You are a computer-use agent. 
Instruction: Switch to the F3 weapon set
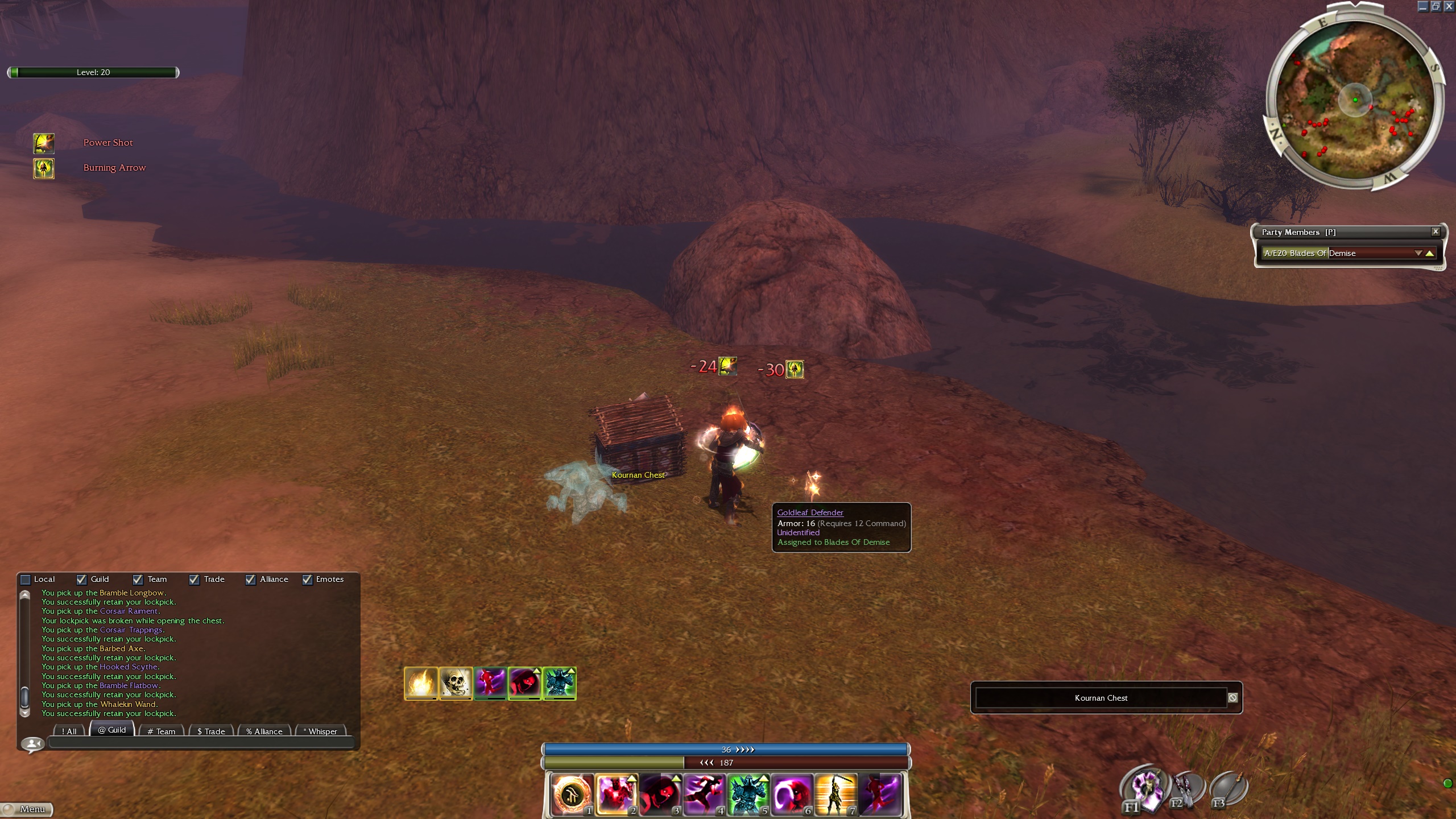tap(1228, 789)
